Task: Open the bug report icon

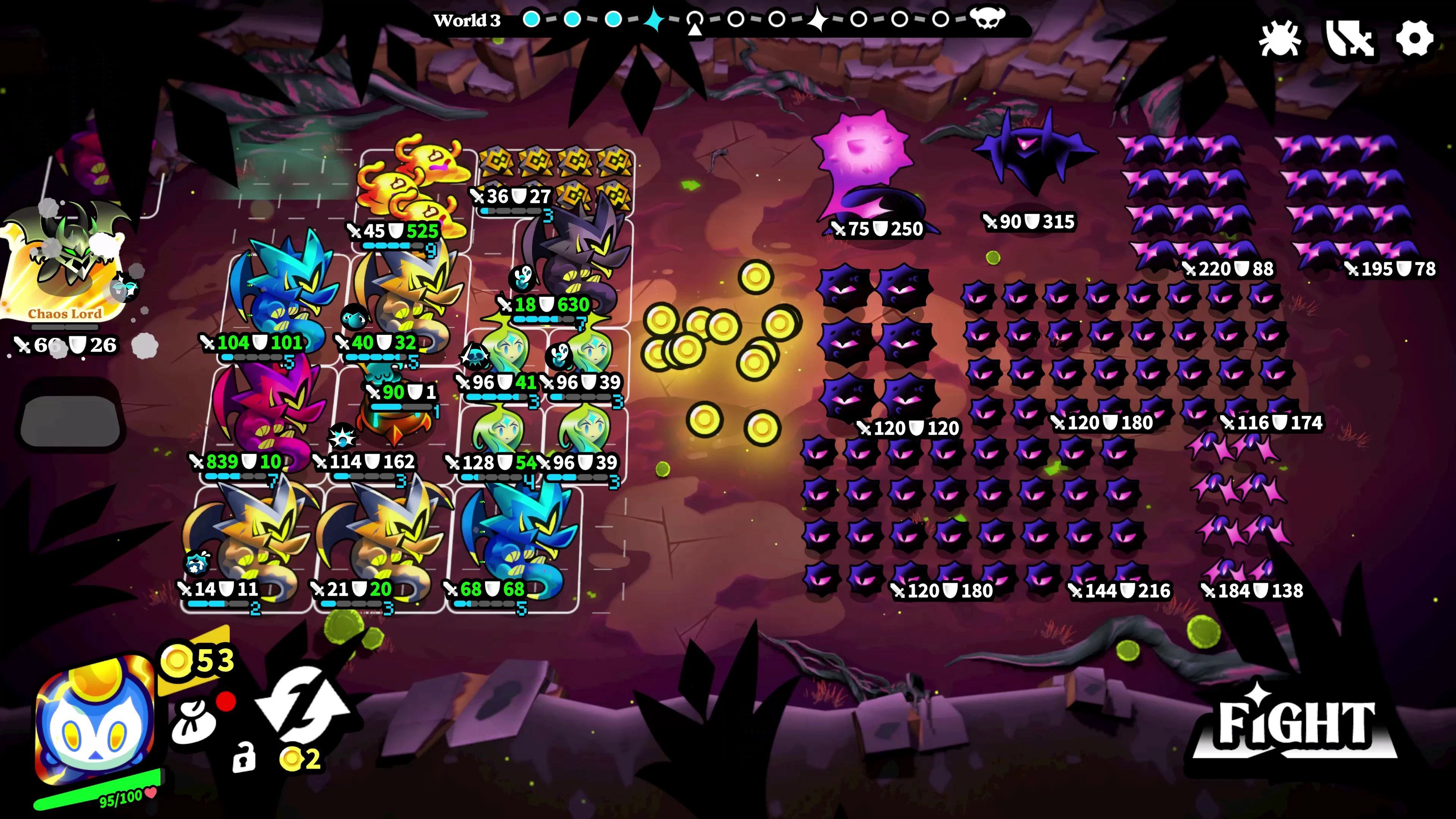Action: 1280,38
